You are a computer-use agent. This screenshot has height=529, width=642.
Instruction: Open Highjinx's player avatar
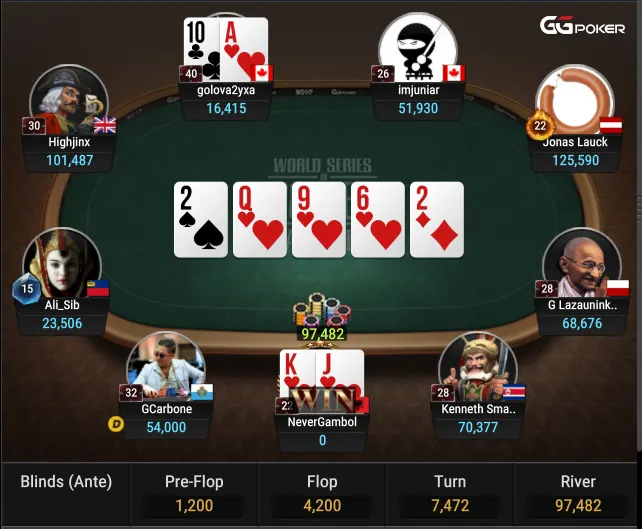pyautogui.click(x=70, y=102)
